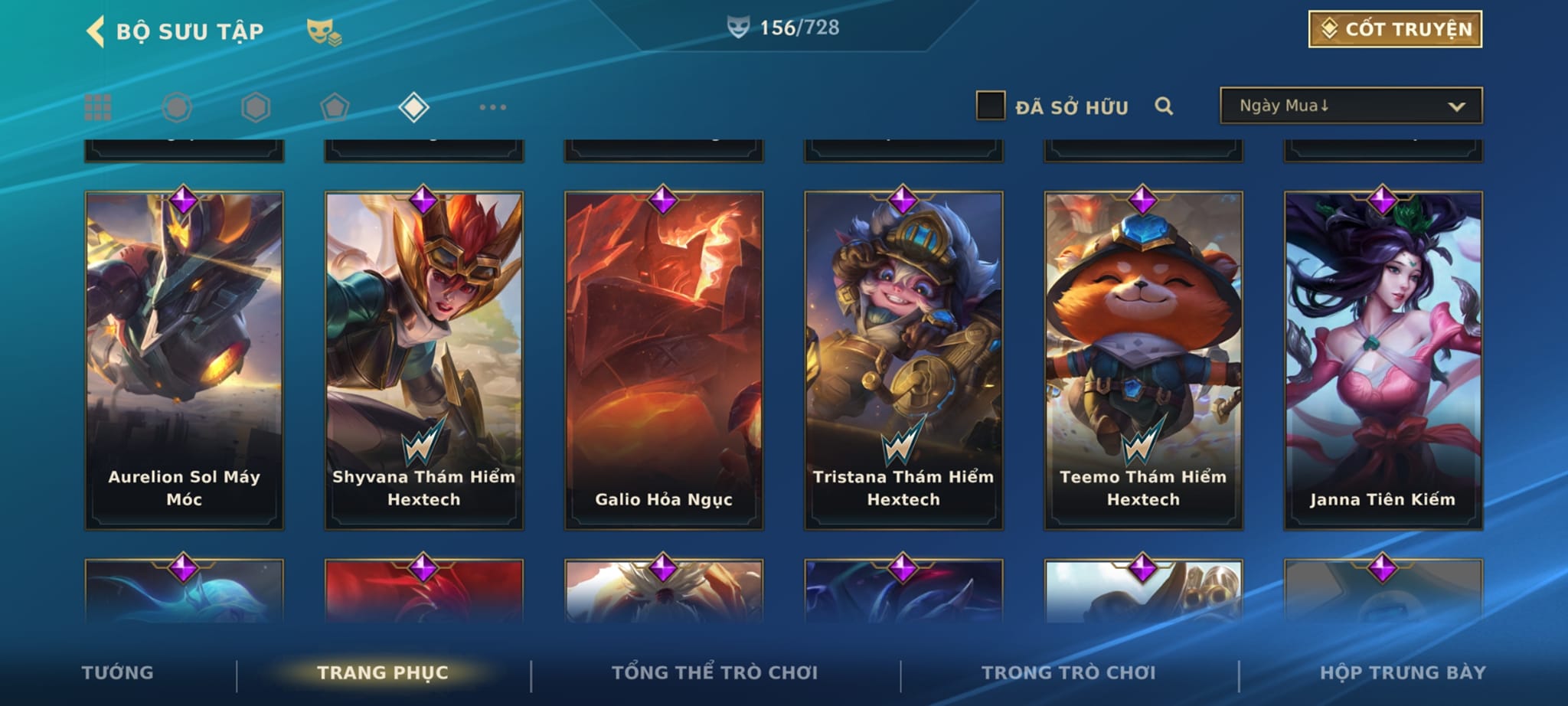This screenshot has width=1568, height=706.
Task: Show more filters via three dots
Action: pos(492,107)
